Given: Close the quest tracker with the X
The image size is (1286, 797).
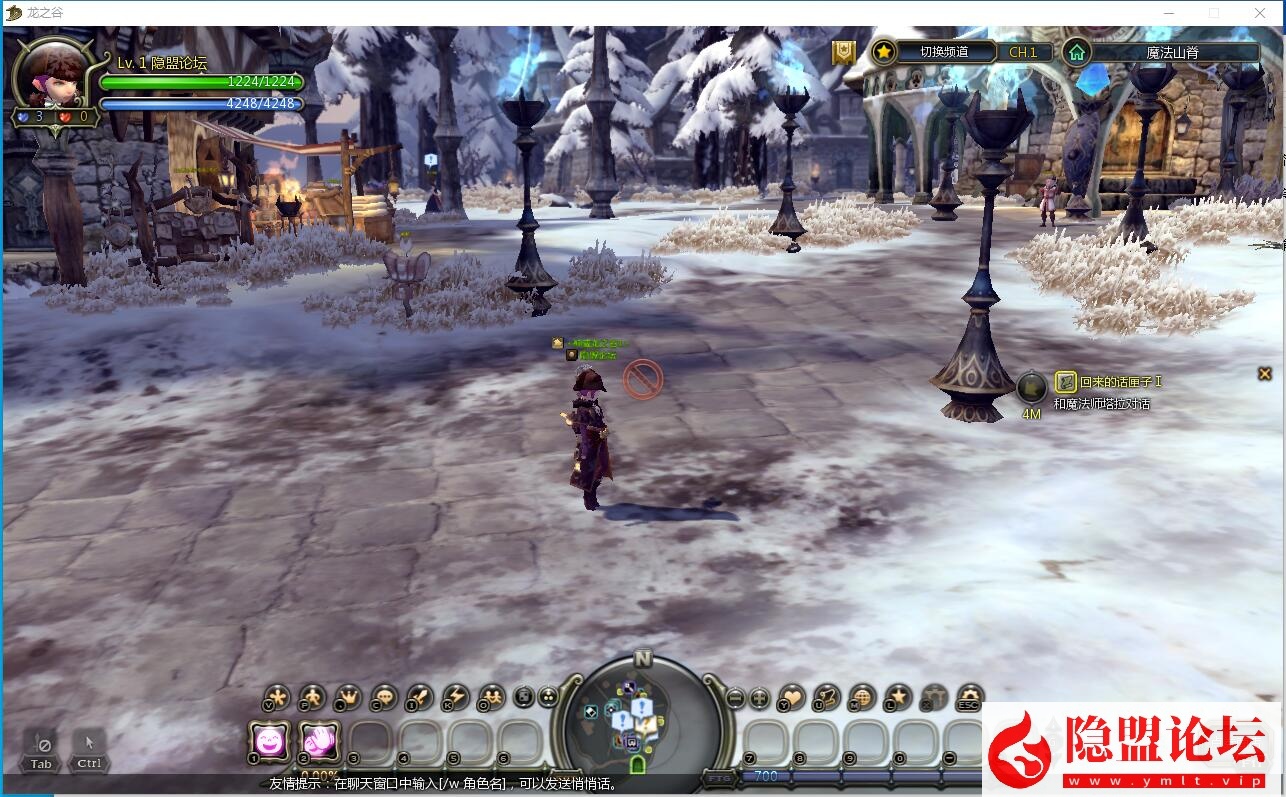Looking at the screenshot, I should point(1265,374).
